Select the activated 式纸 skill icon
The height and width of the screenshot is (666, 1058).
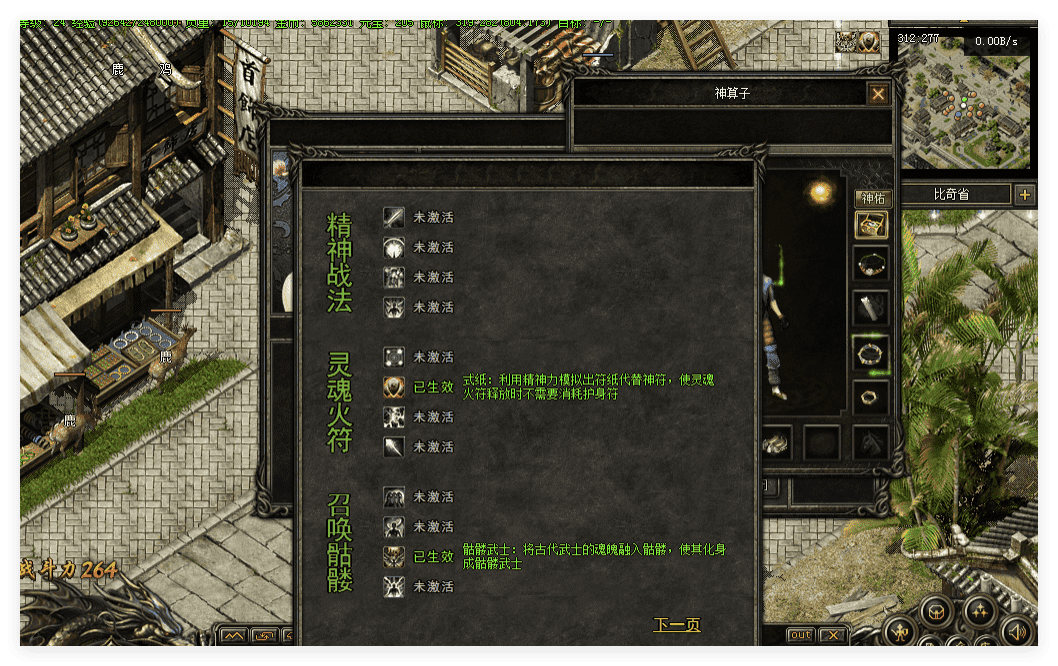pos(394,387)
